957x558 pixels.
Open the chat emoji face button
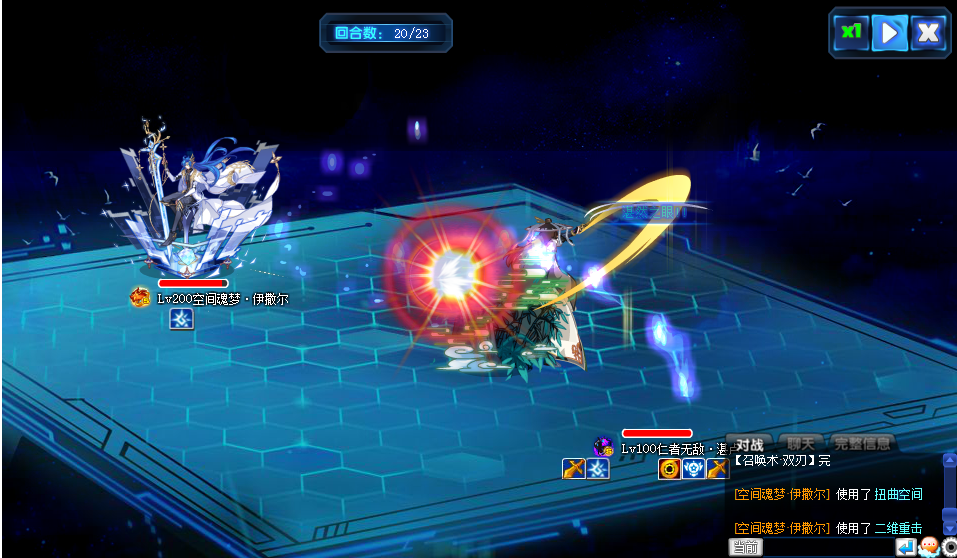[928, 547]
